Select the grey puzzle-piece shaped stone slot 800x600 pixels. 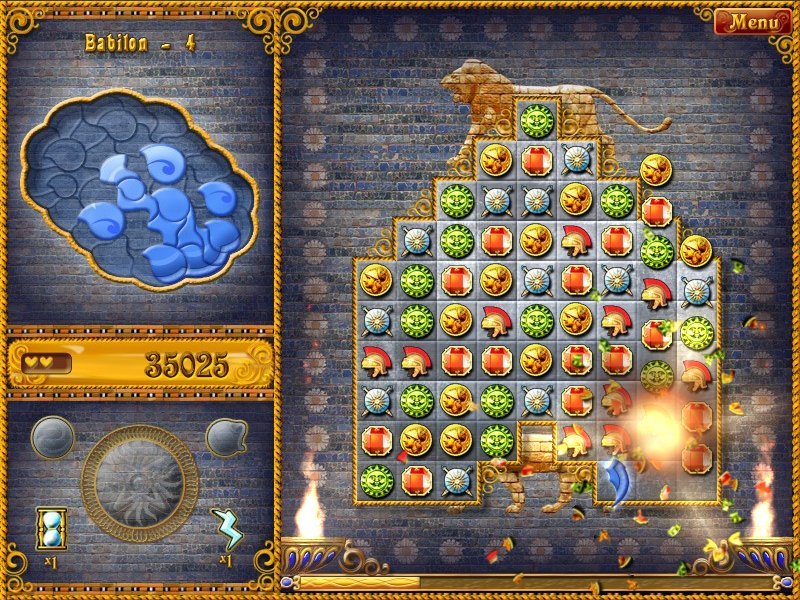coord(227,437)
